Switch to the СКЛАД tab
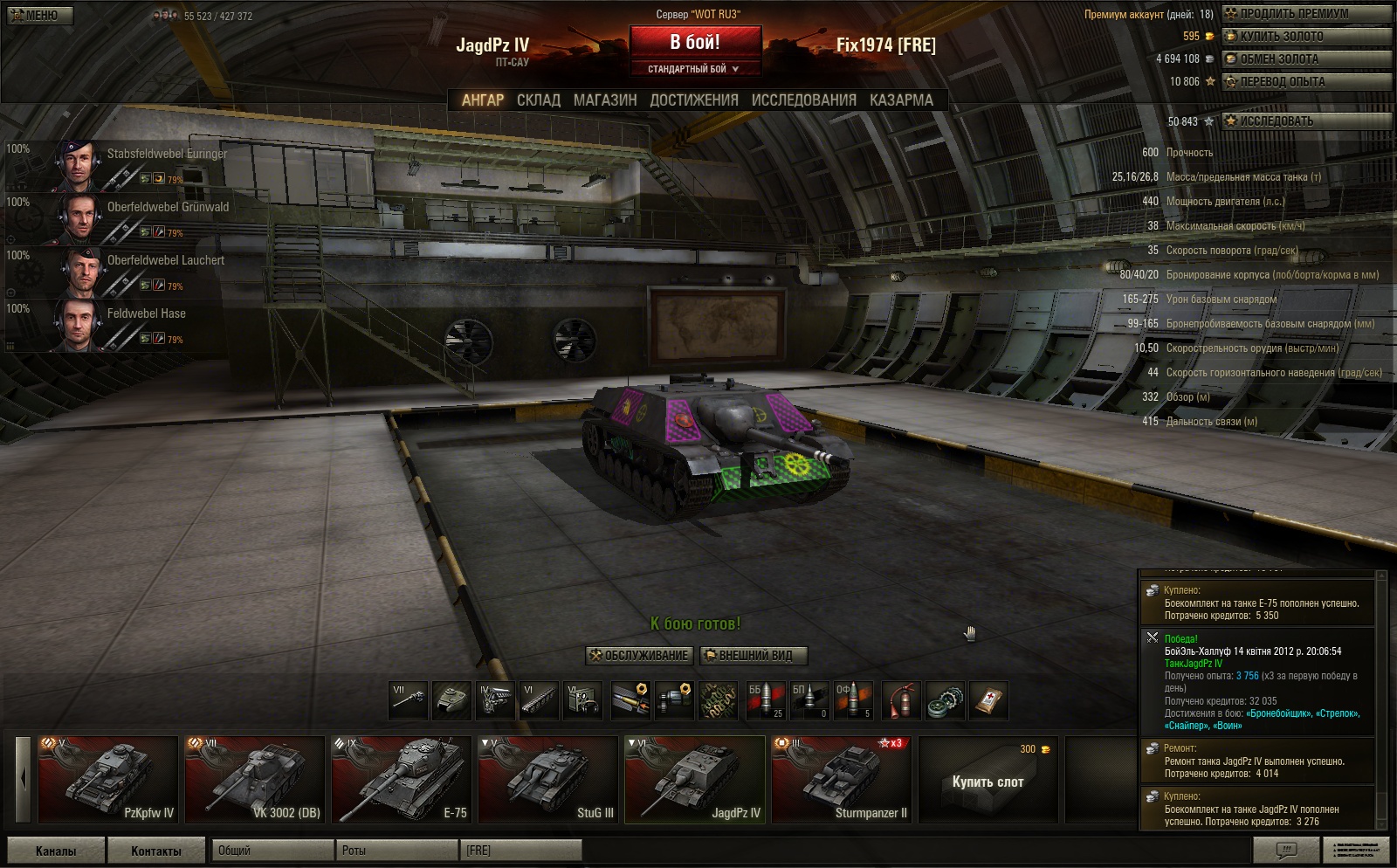 pos(538,100)
